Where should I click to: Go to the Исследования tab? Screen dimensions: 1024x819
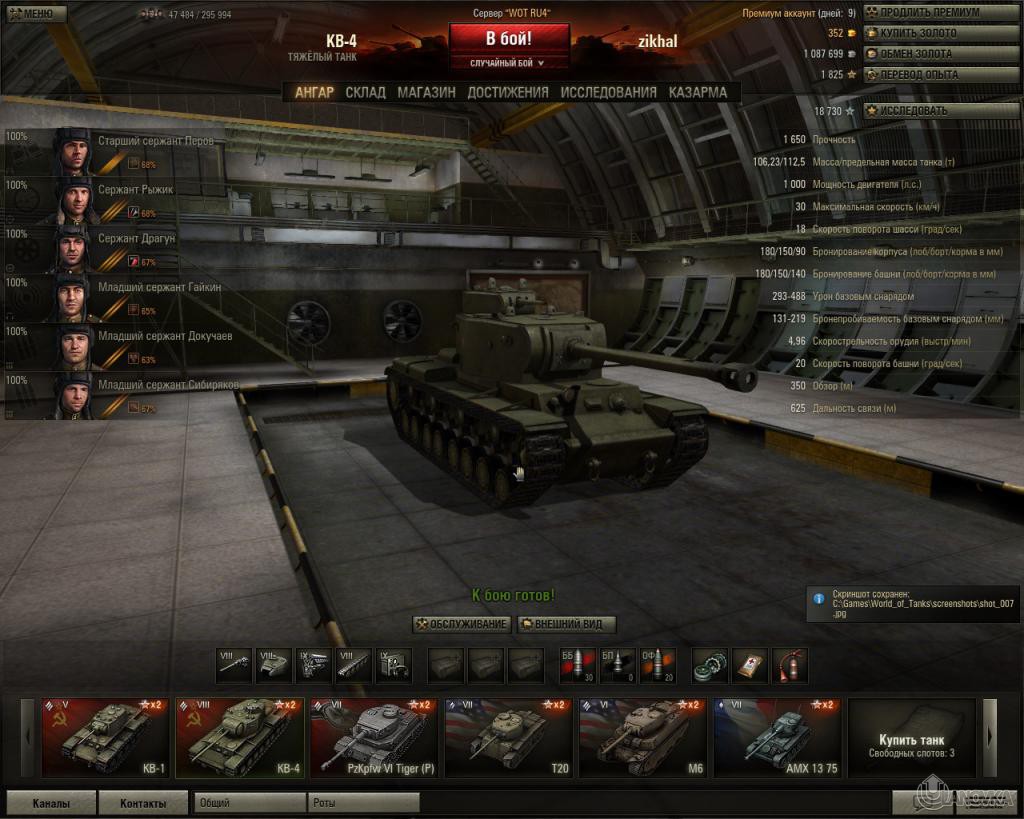[608, 92]
